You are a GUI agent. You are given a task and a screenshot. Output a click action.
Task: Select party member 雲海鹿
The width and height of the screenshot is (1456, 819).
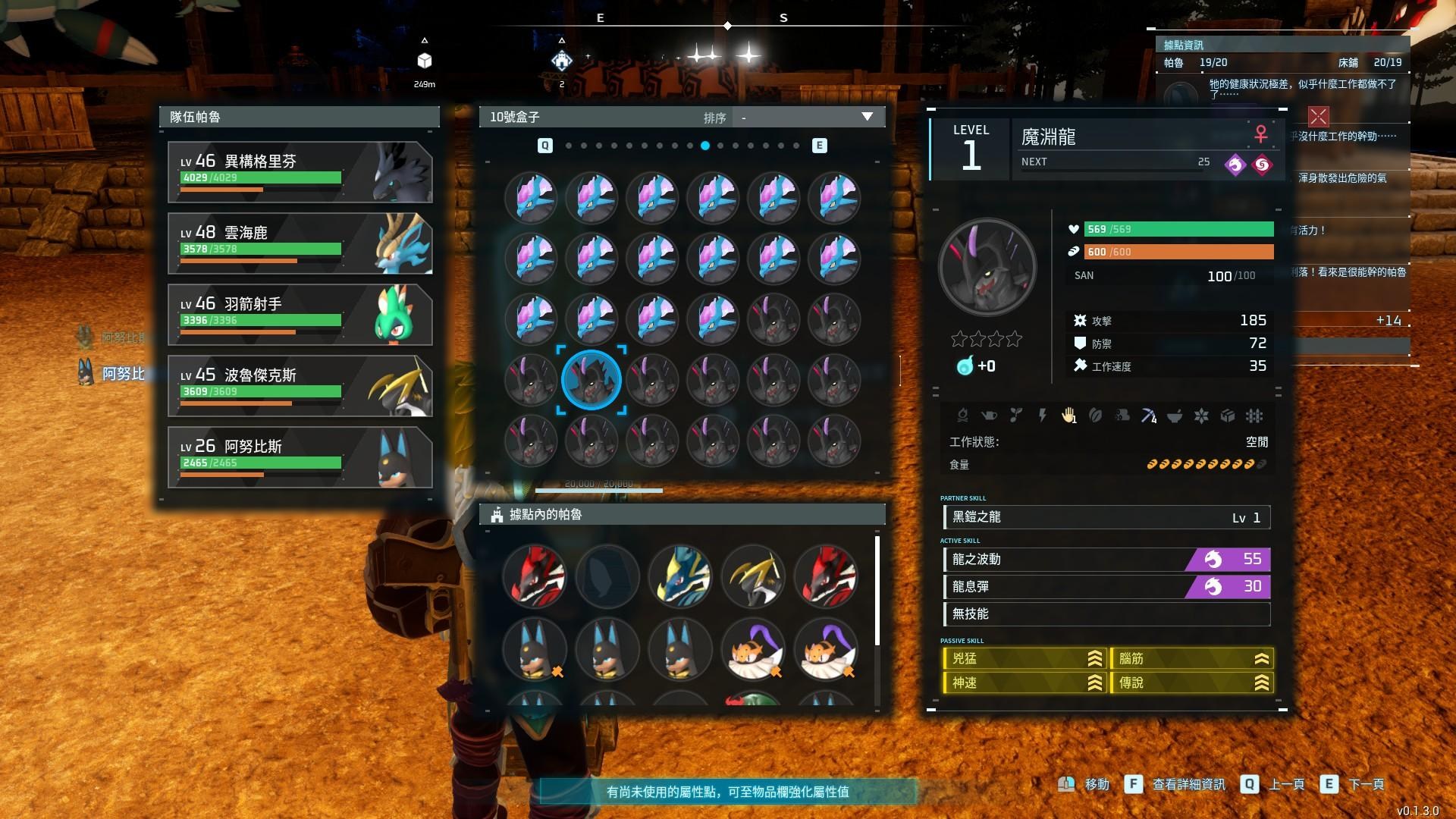pos(300,243)
